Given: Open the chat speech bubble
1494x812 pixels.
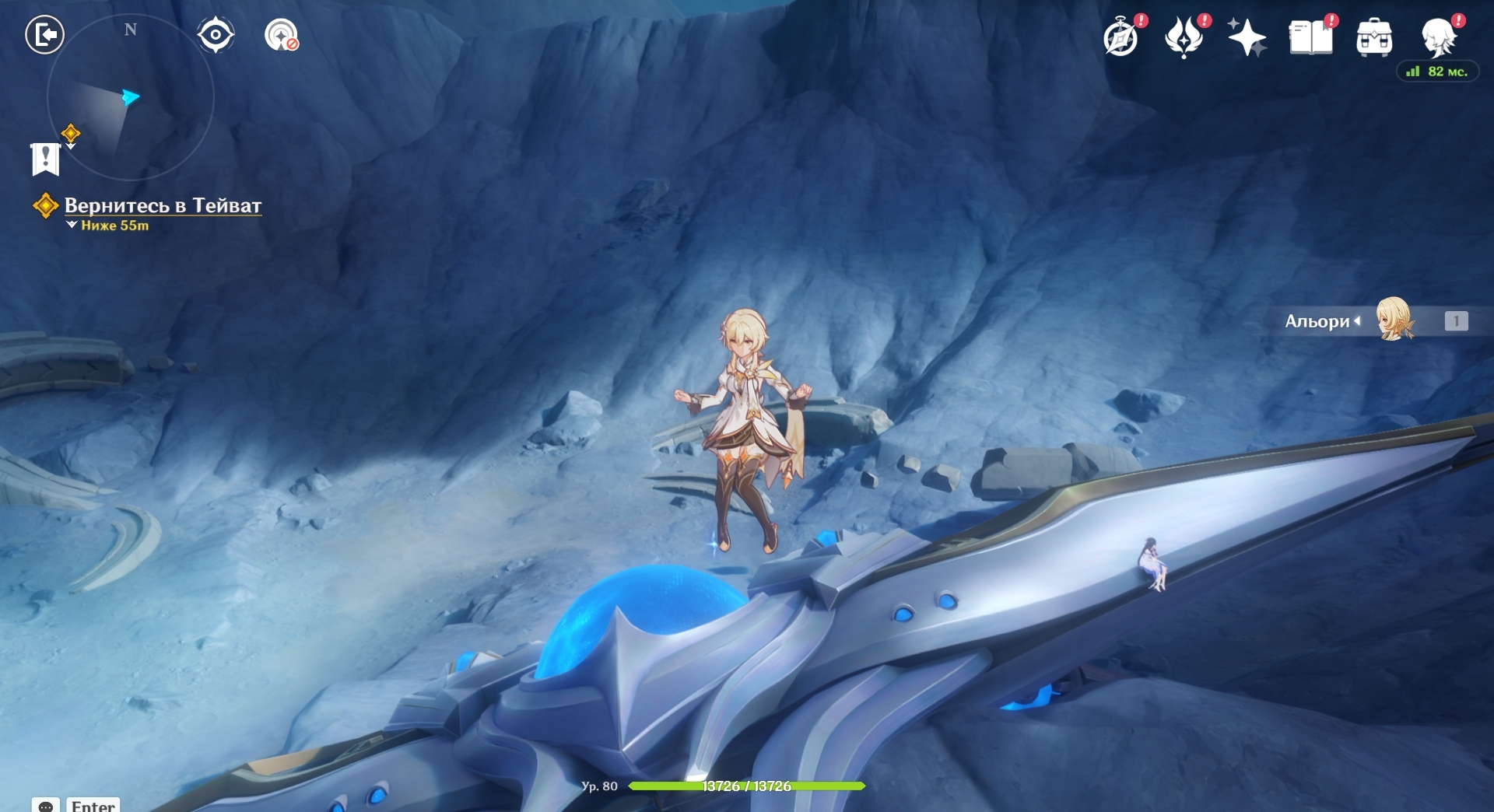Looking at the screenshot, I should click(x=46, y=806).
